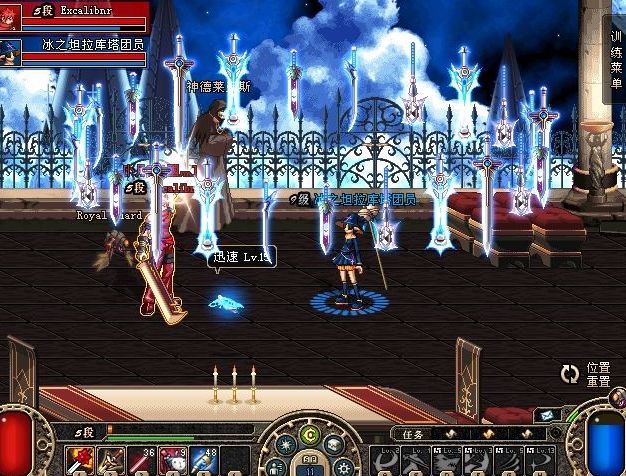Open the 任务 quest tracker bar
This screenshot has width=626, height=476.
coord(412,434)
